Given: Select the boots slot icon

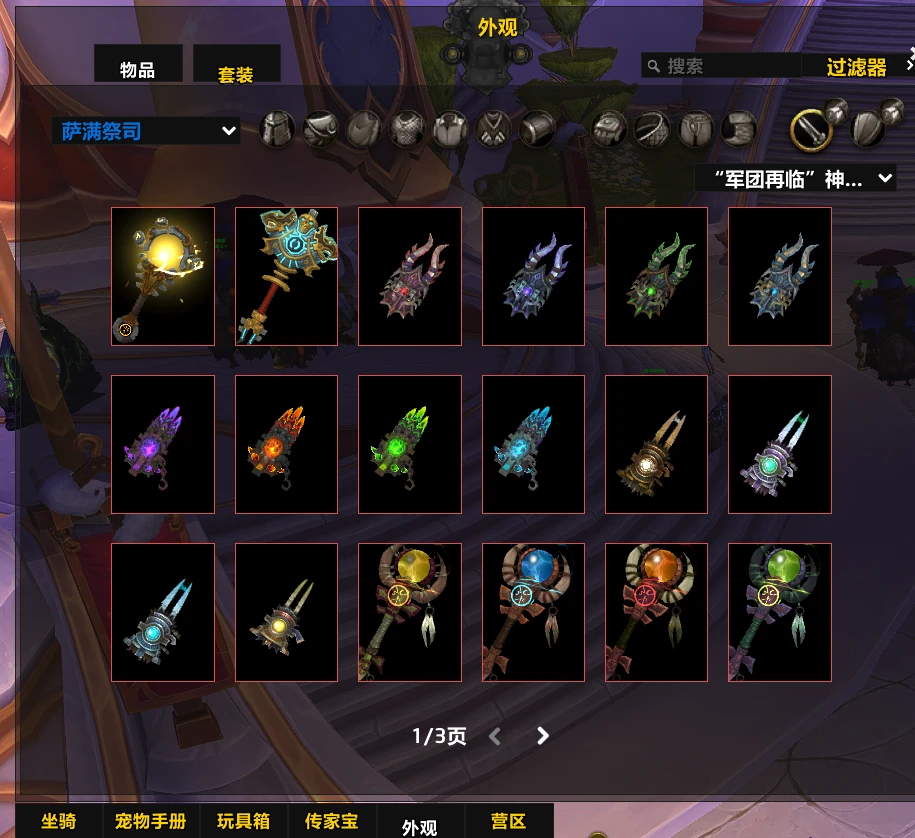Looking at the screenshot, I should point(738,129).
